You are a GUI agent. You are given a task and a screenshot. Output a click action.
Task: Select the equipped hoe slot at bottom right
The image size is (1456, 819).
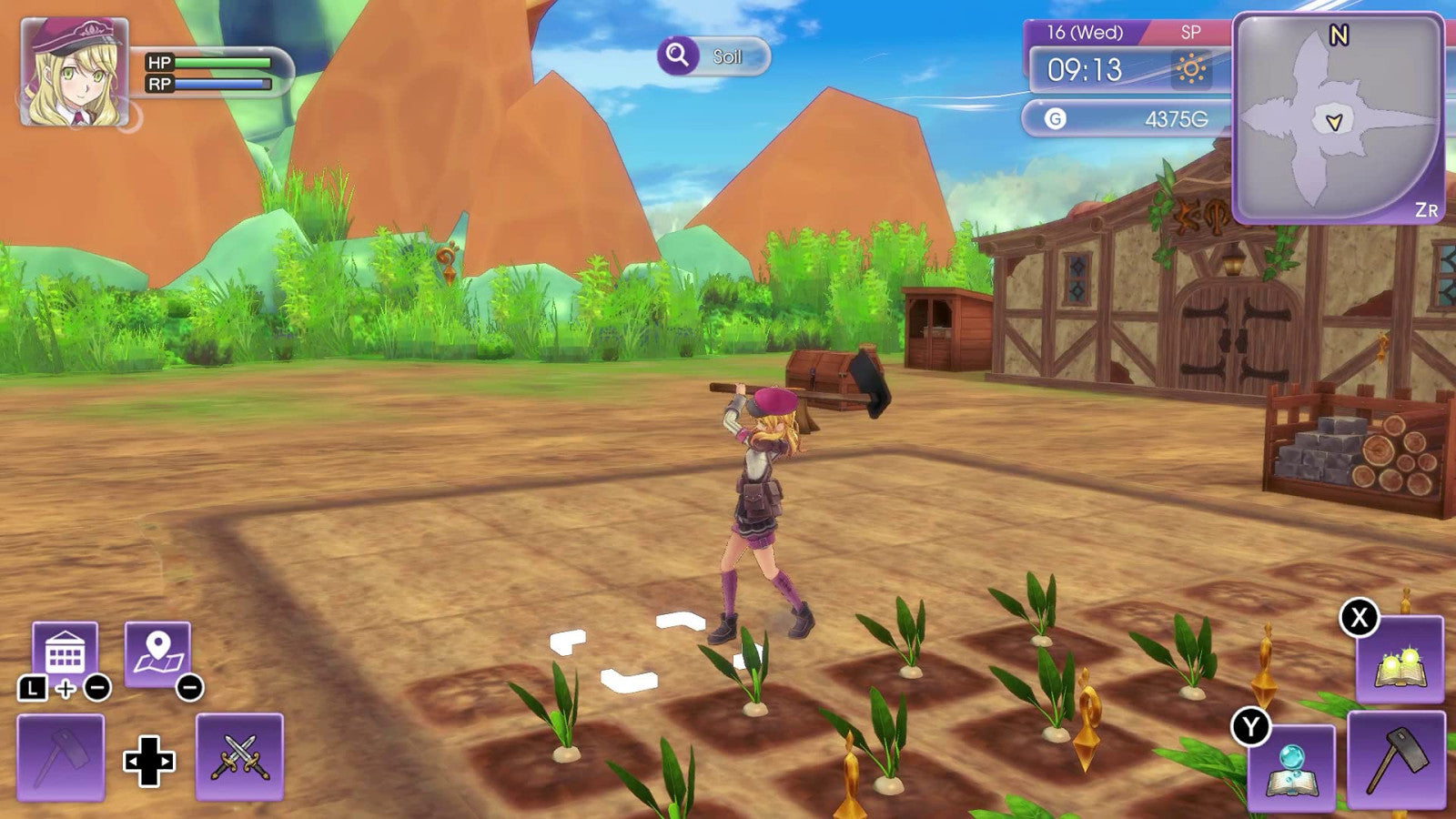1395,760
